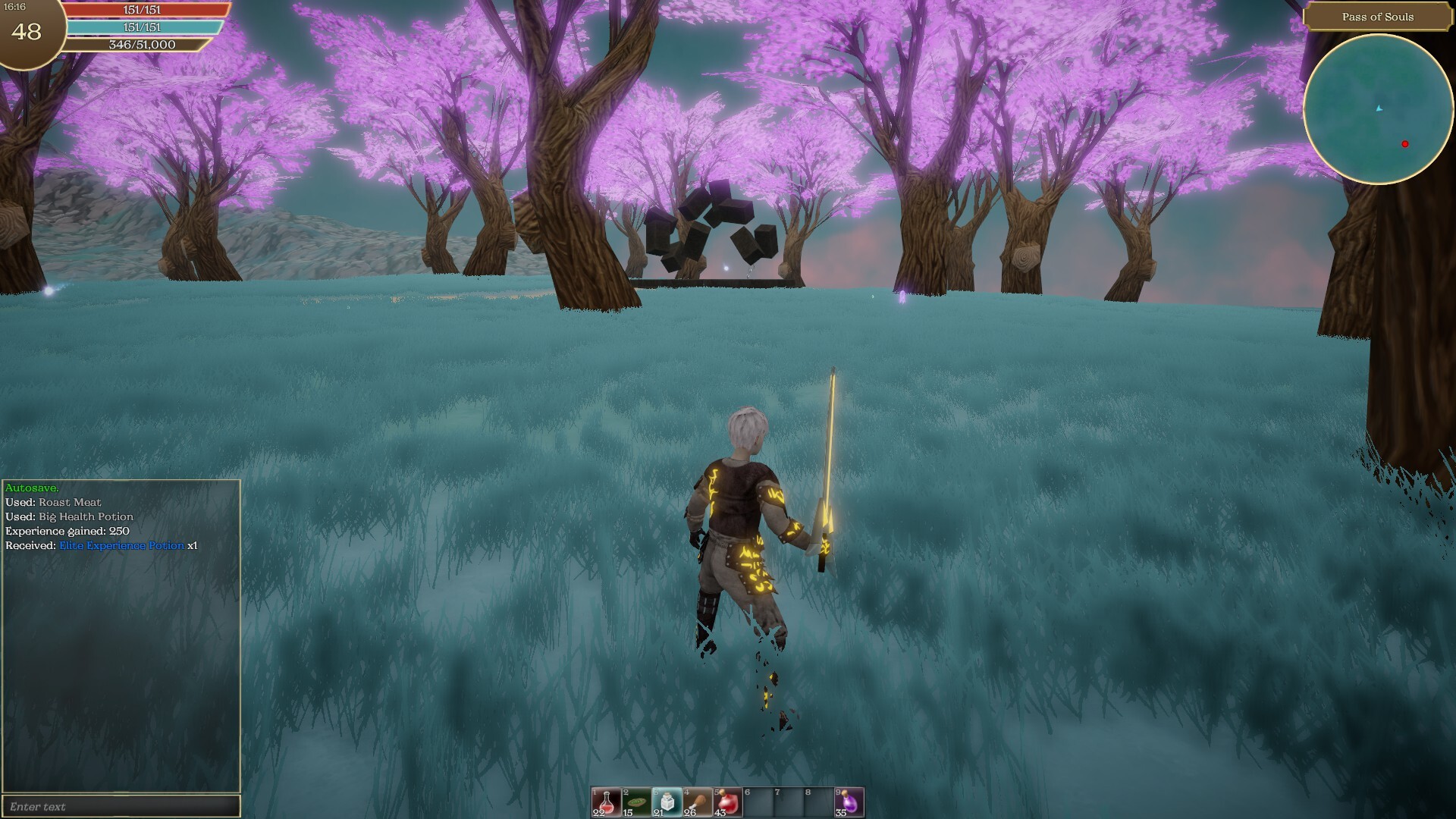Click the player arrow on the minimap
The image size is (1456, 819).
1380,108
